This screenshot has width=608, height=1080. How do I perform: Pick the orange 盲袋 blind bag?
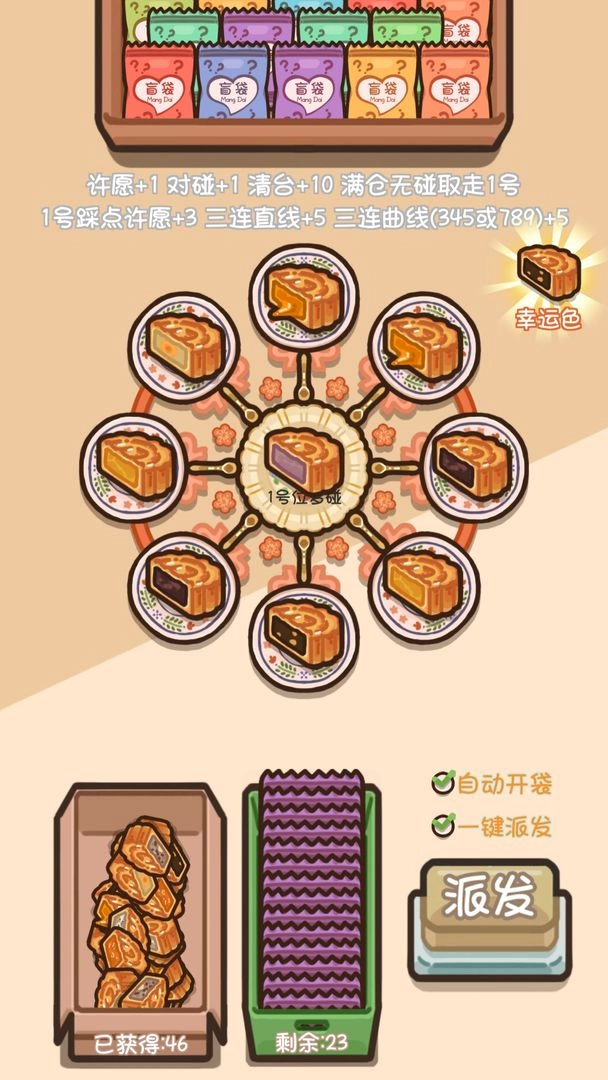coord(382,85)
